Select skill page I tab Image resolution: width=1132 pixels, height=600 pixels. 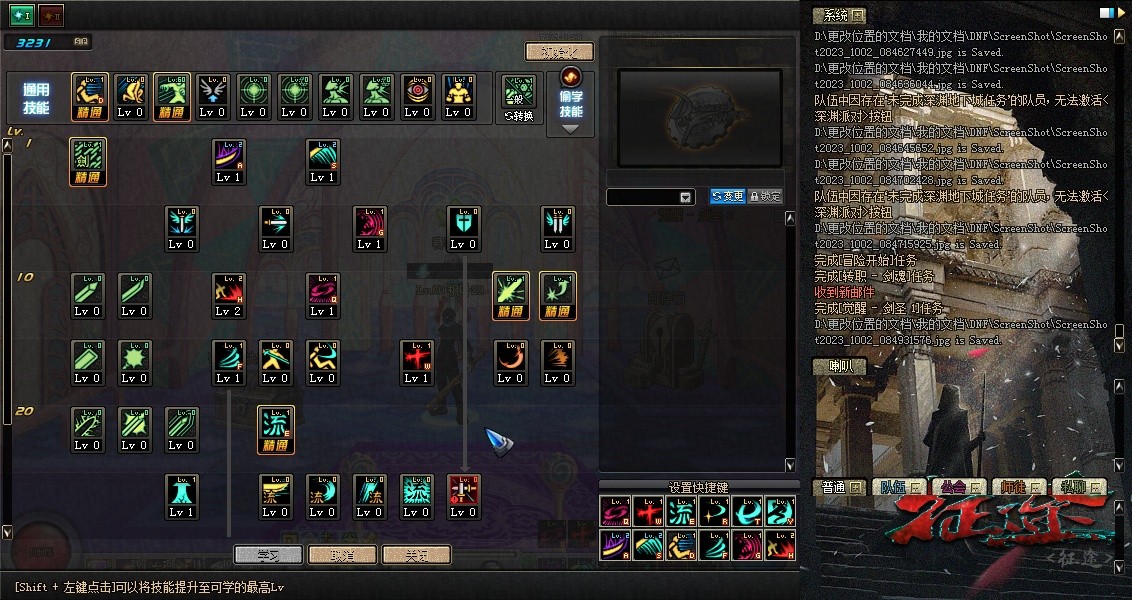(x=22, y=14)
